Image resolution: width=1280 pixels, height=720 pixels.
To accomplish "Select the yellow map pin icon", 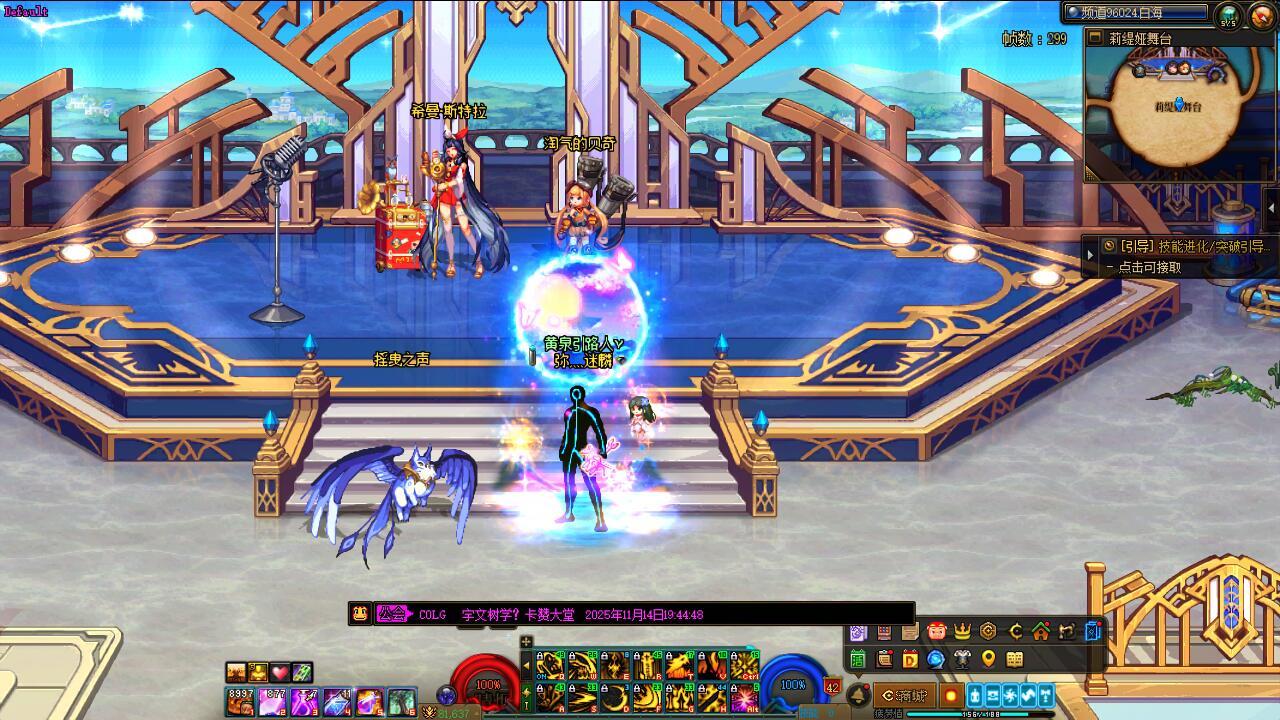I will pyautogui.click(x=989, y=659).
